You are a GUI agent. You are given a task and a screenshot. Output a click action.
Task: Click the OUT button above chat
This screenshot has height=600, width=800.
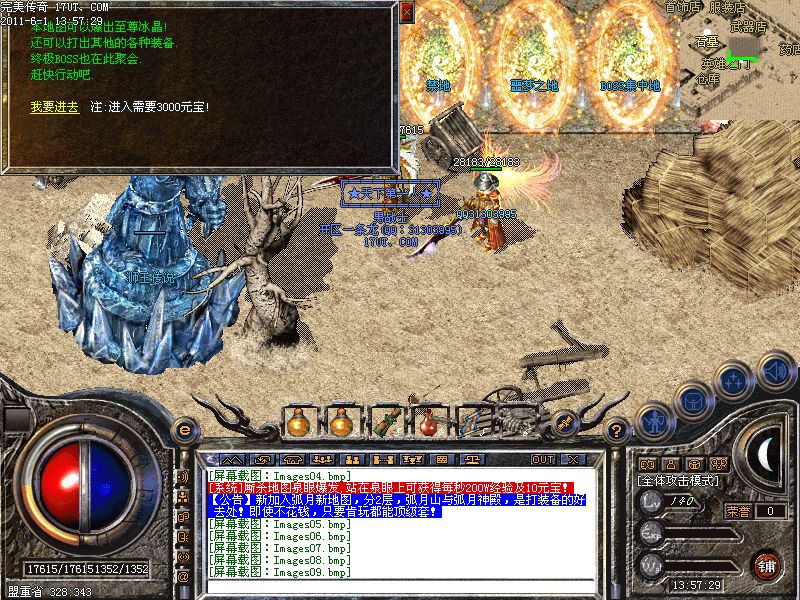coord(543,459)
